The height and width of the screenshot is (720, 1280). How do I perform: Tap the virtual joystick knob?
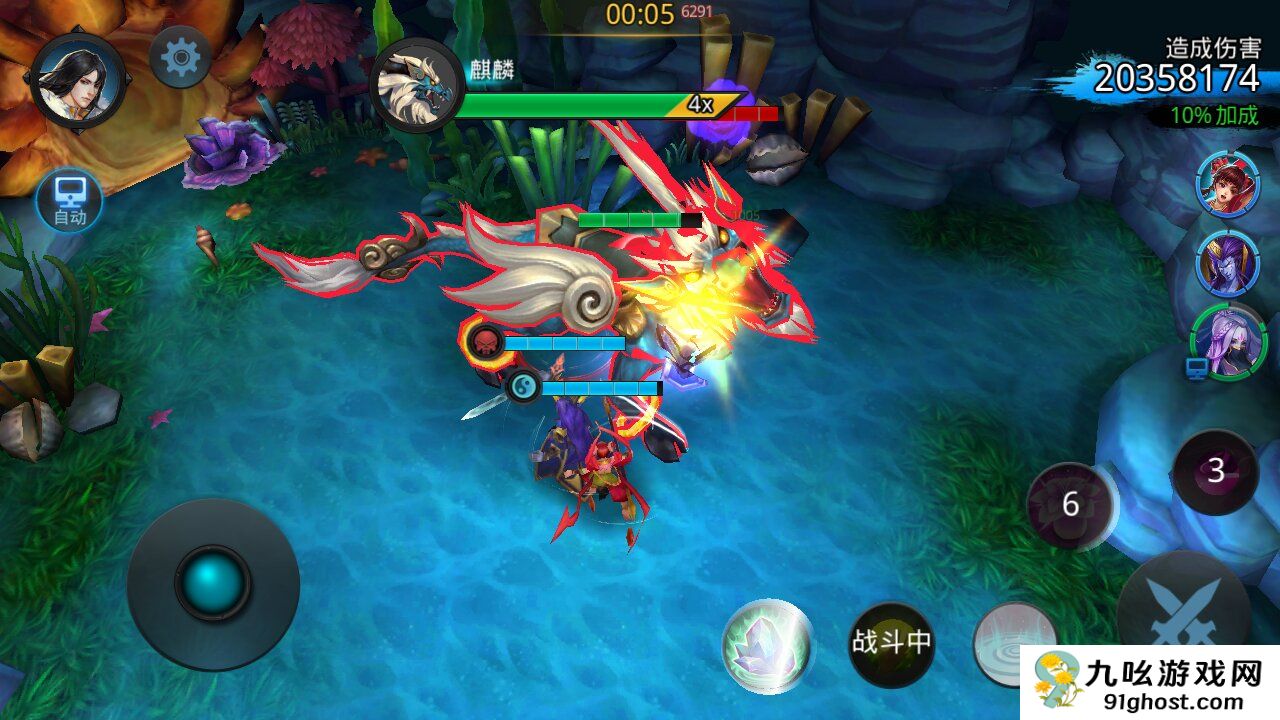(x=213, y=583)
